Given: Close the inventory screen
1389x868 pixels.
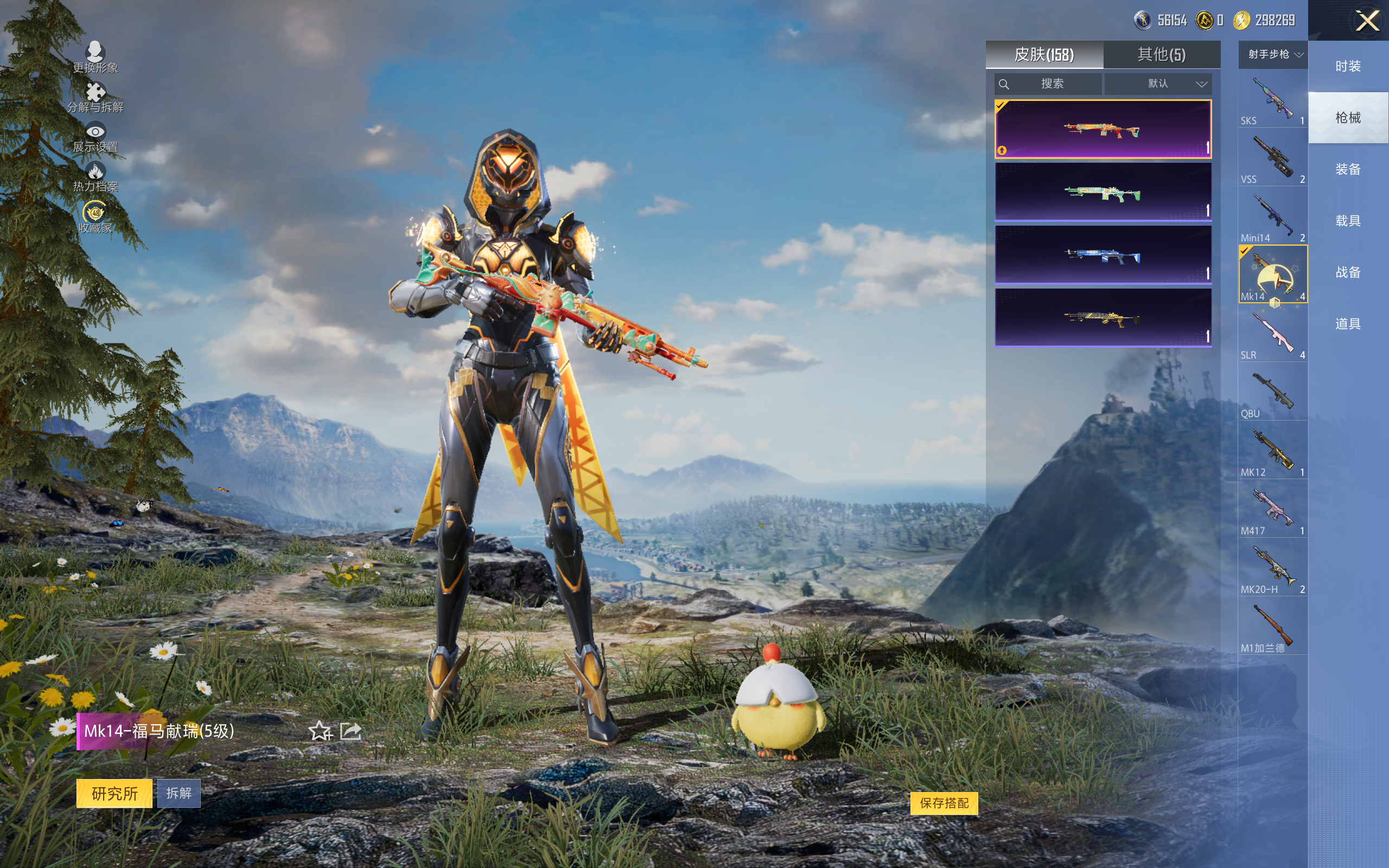Looking at the screenshot, I should pos(1367,21).
